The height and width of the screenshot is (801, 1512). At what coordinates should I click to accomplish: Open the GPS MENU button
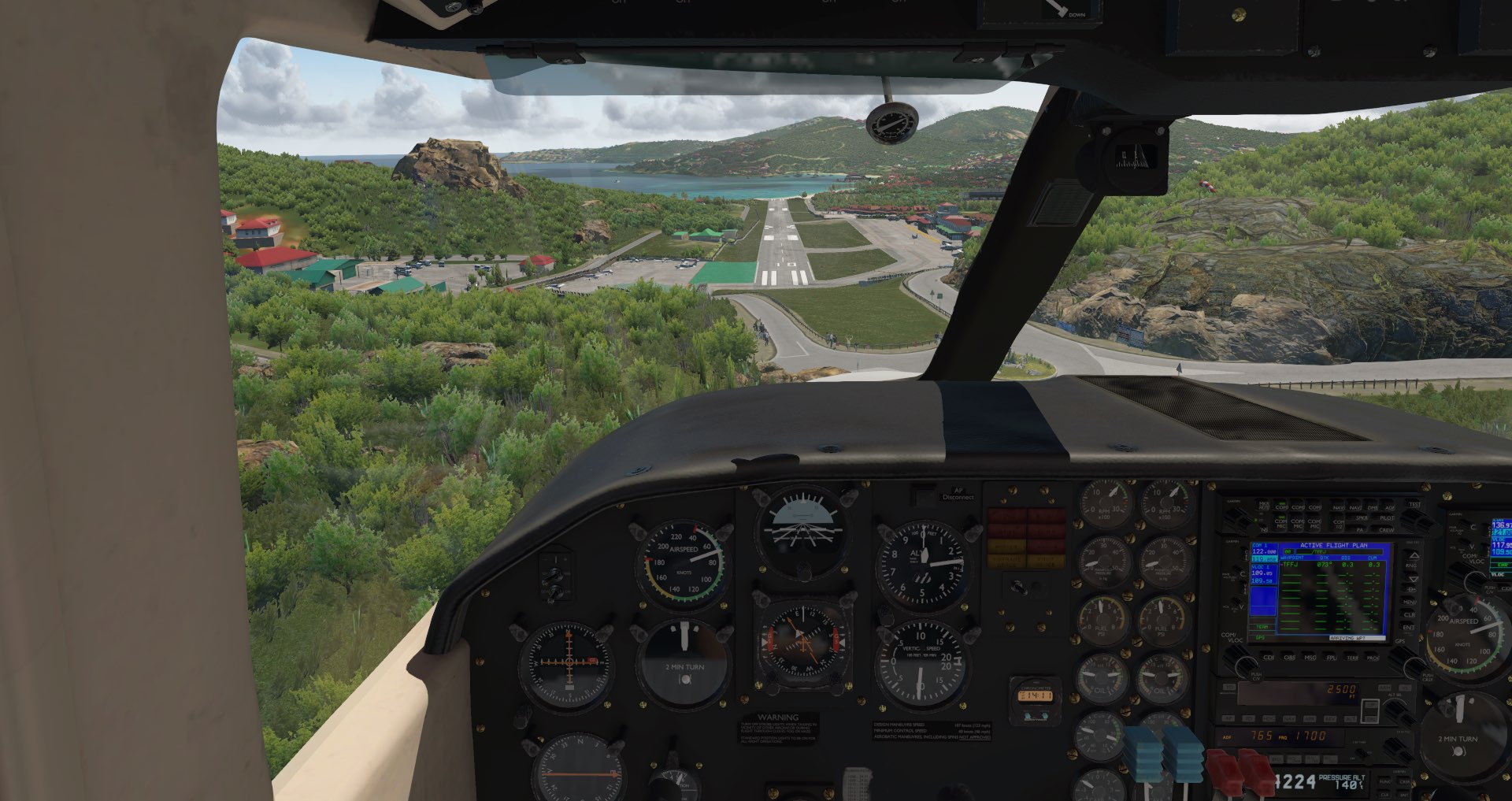click(1410, 603)
